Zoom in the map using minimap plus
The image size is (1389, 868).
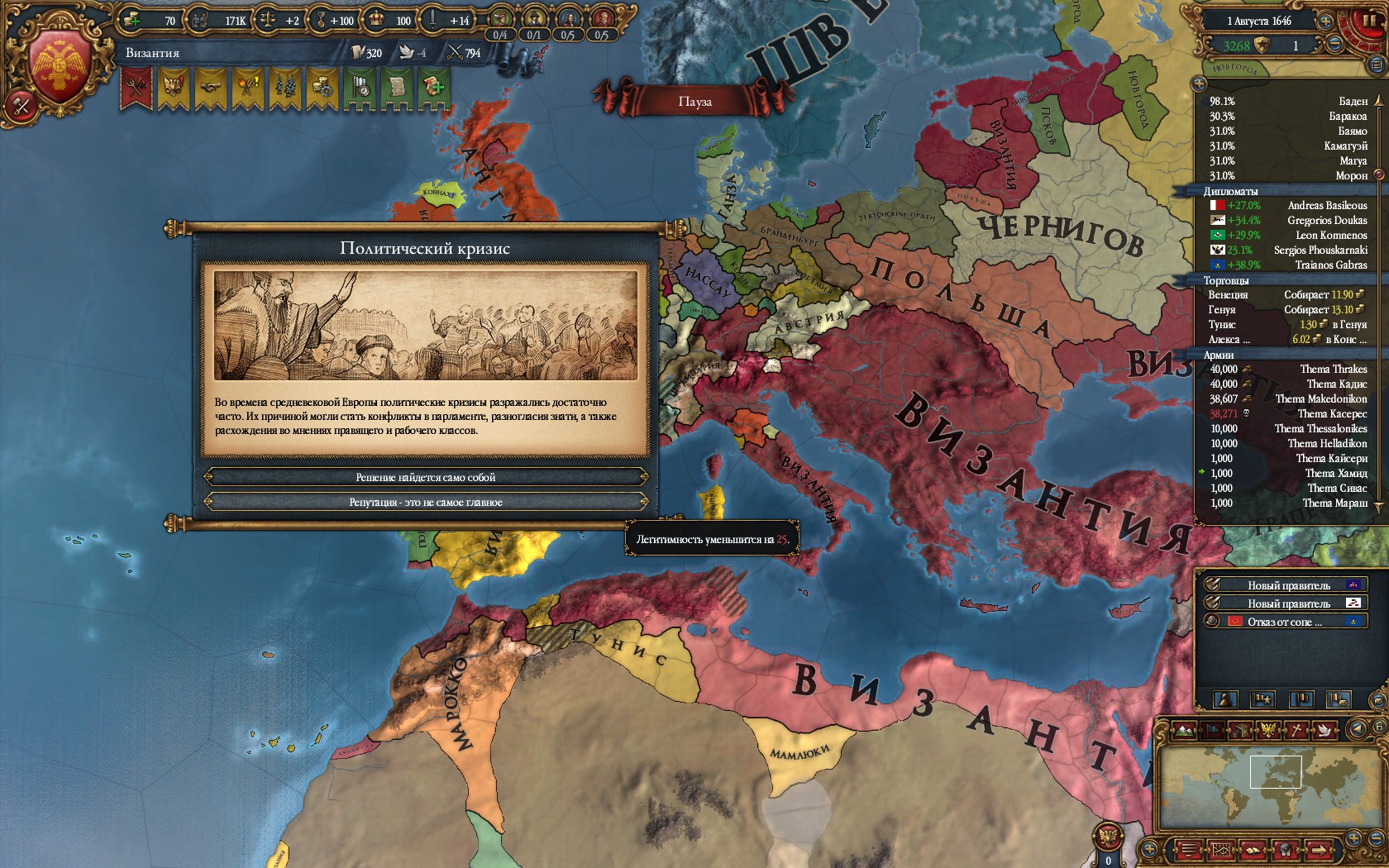(x=1356, y=840)
